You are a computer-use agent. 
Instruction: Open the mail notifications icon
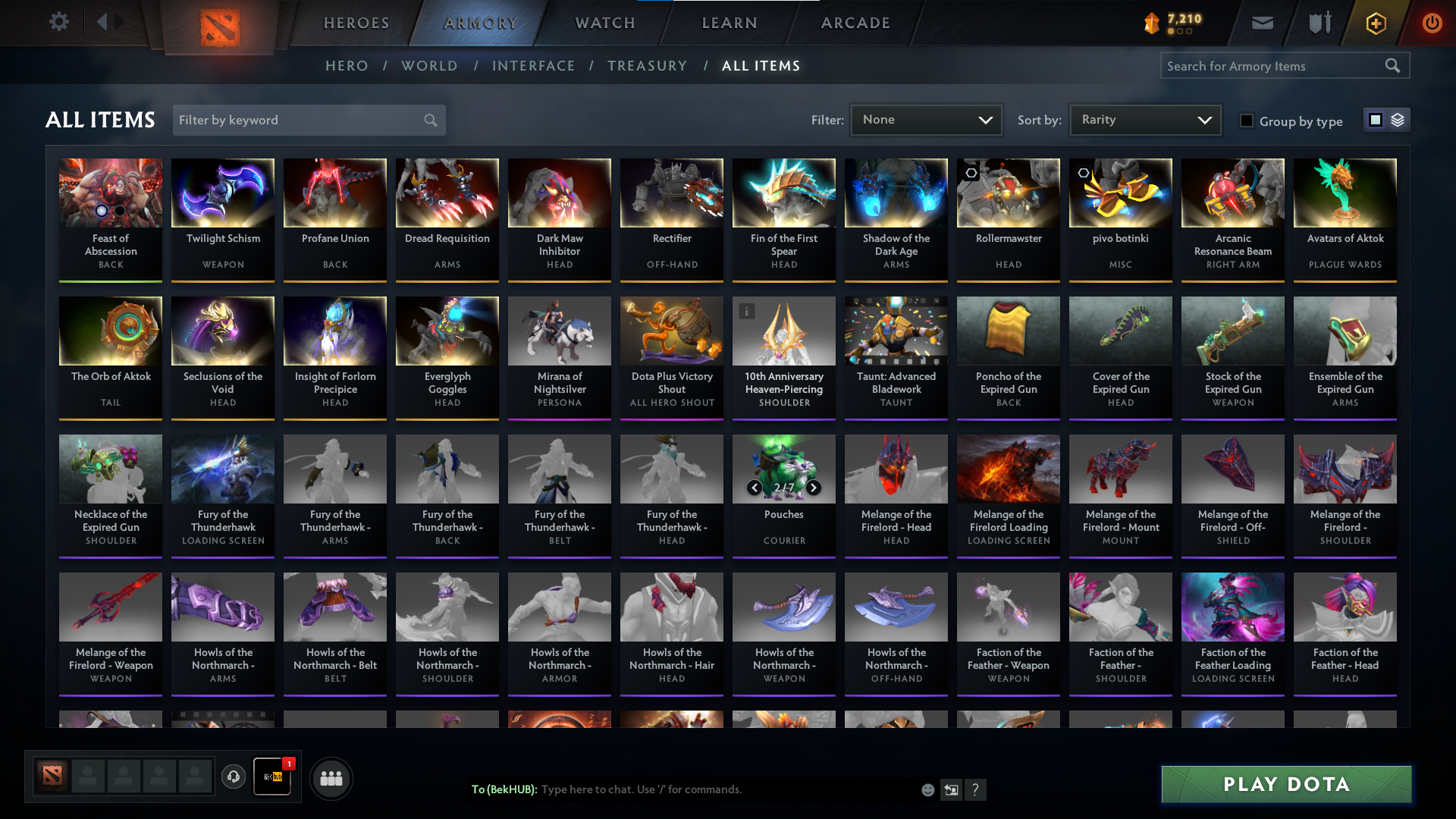[1262, 23]
